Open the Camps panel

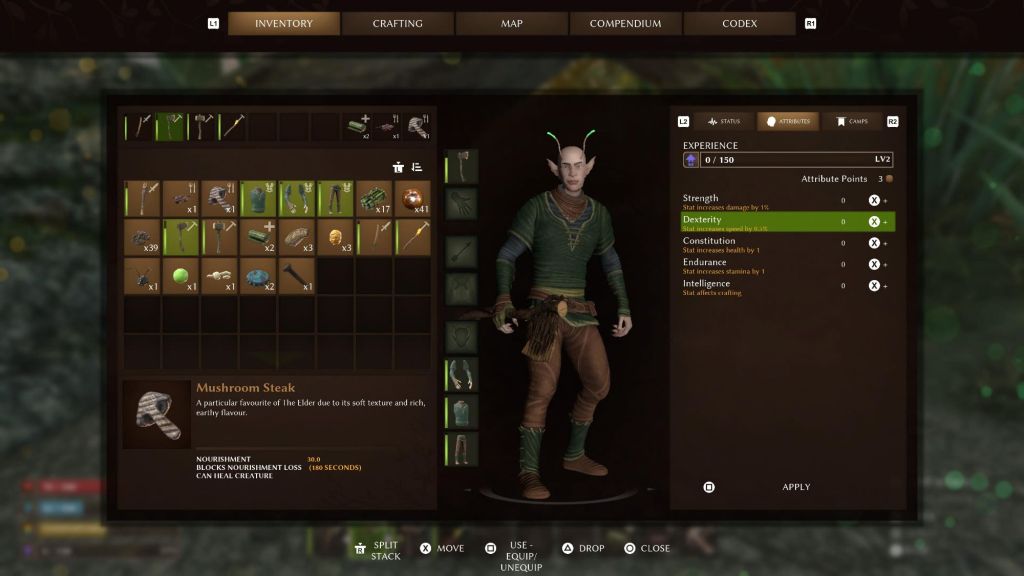[x=851, y=121]
